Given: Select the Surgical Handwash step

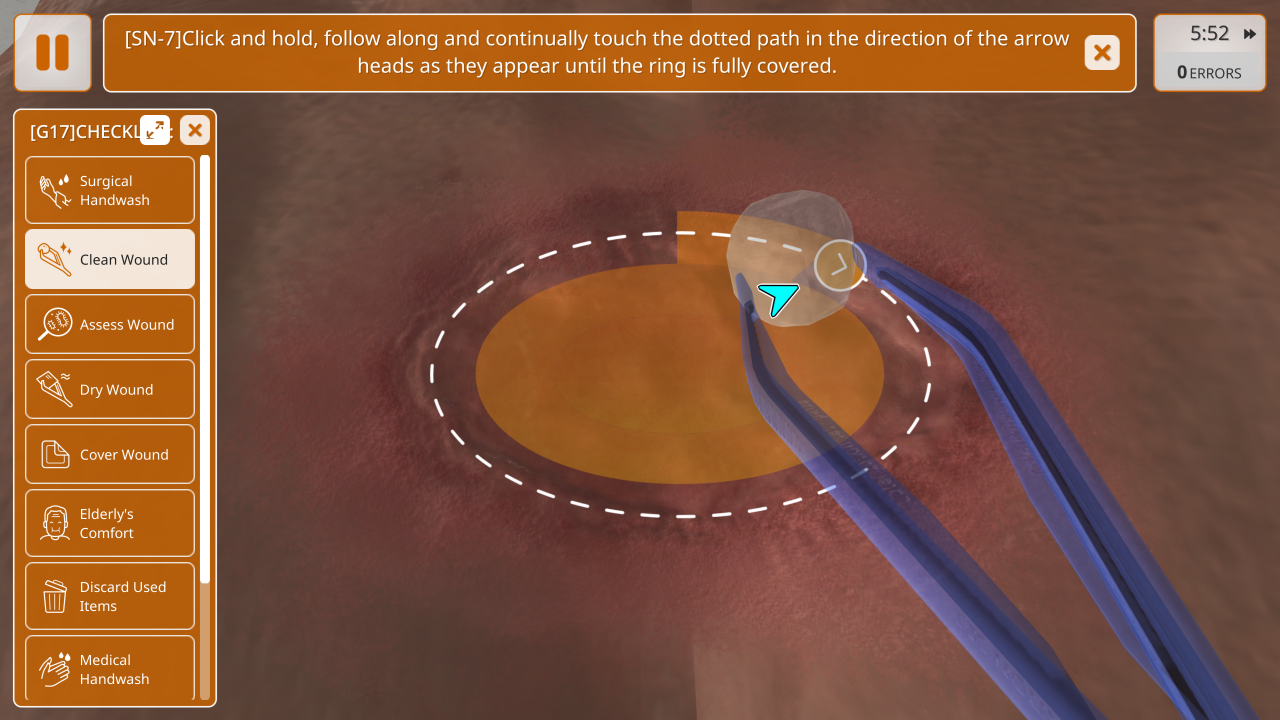Looking at the screenshot, I should click(110, 190).
